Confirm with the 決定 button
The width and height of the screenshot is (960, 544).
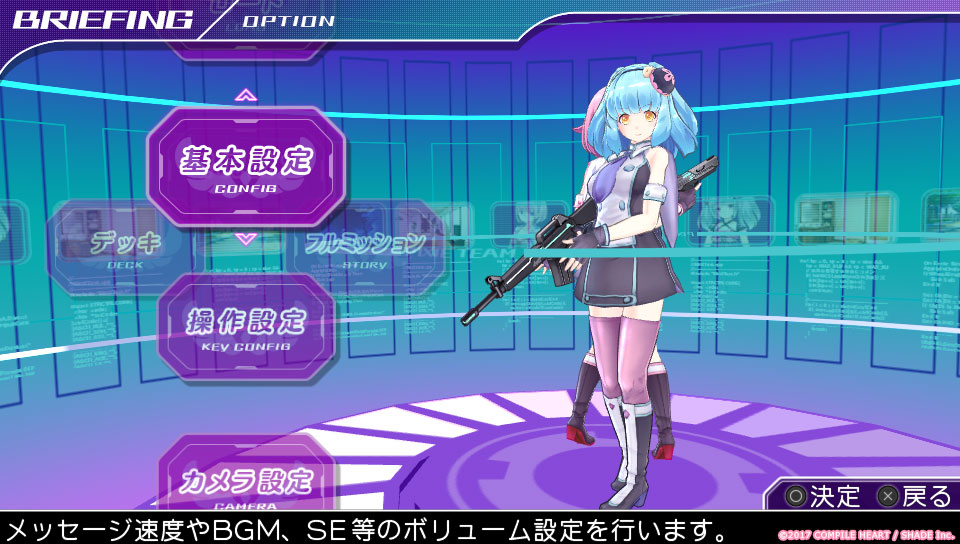822,495
